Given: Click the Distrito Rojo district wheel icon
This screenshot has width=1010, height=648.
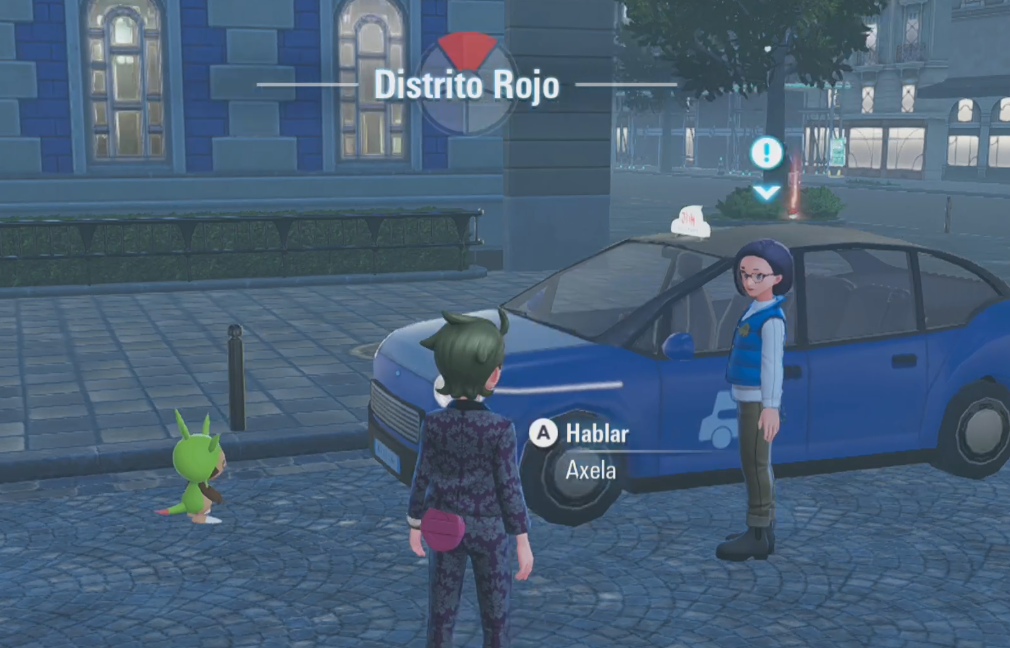Looking at the screenshot, I should 467,83.
